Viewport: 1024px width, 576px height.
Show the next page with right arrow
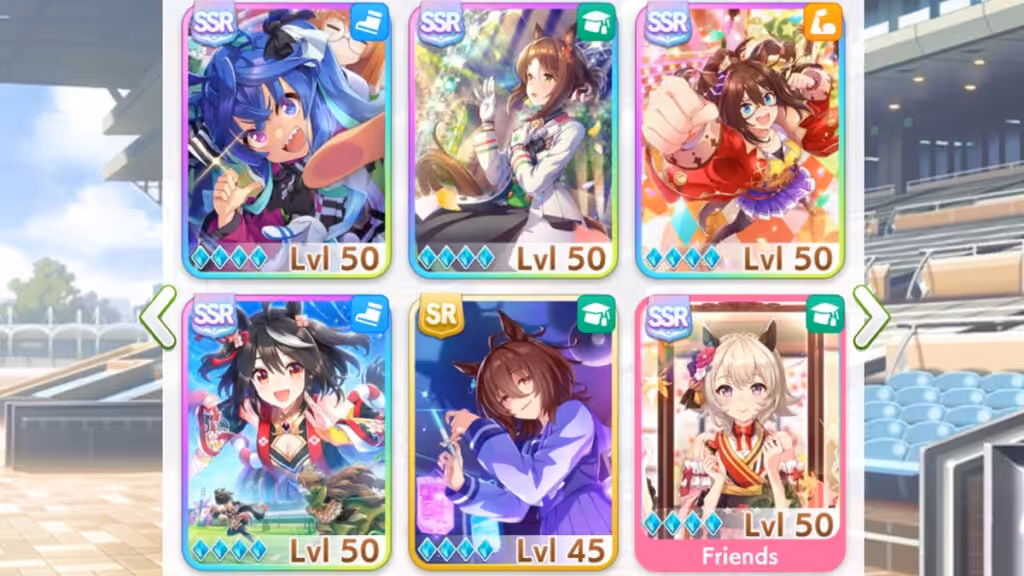(x=870, y=316)
